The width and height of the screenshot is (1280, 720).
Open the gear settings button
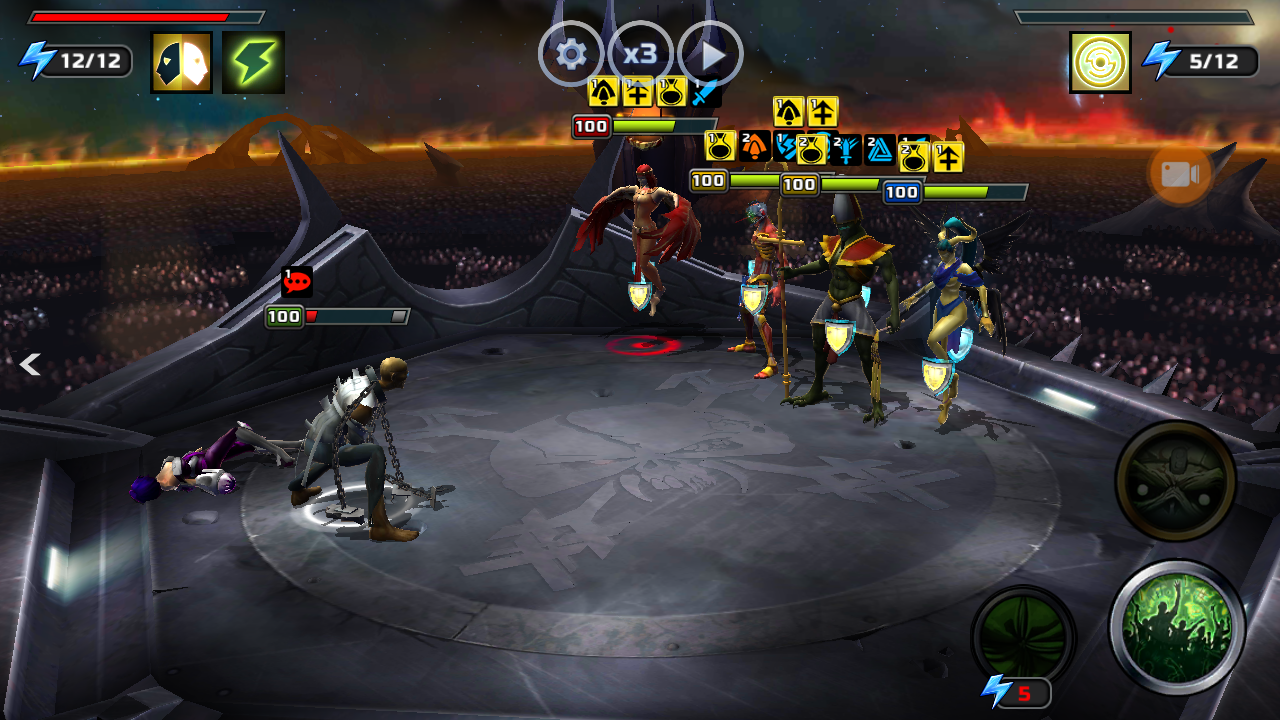(571, 54)
